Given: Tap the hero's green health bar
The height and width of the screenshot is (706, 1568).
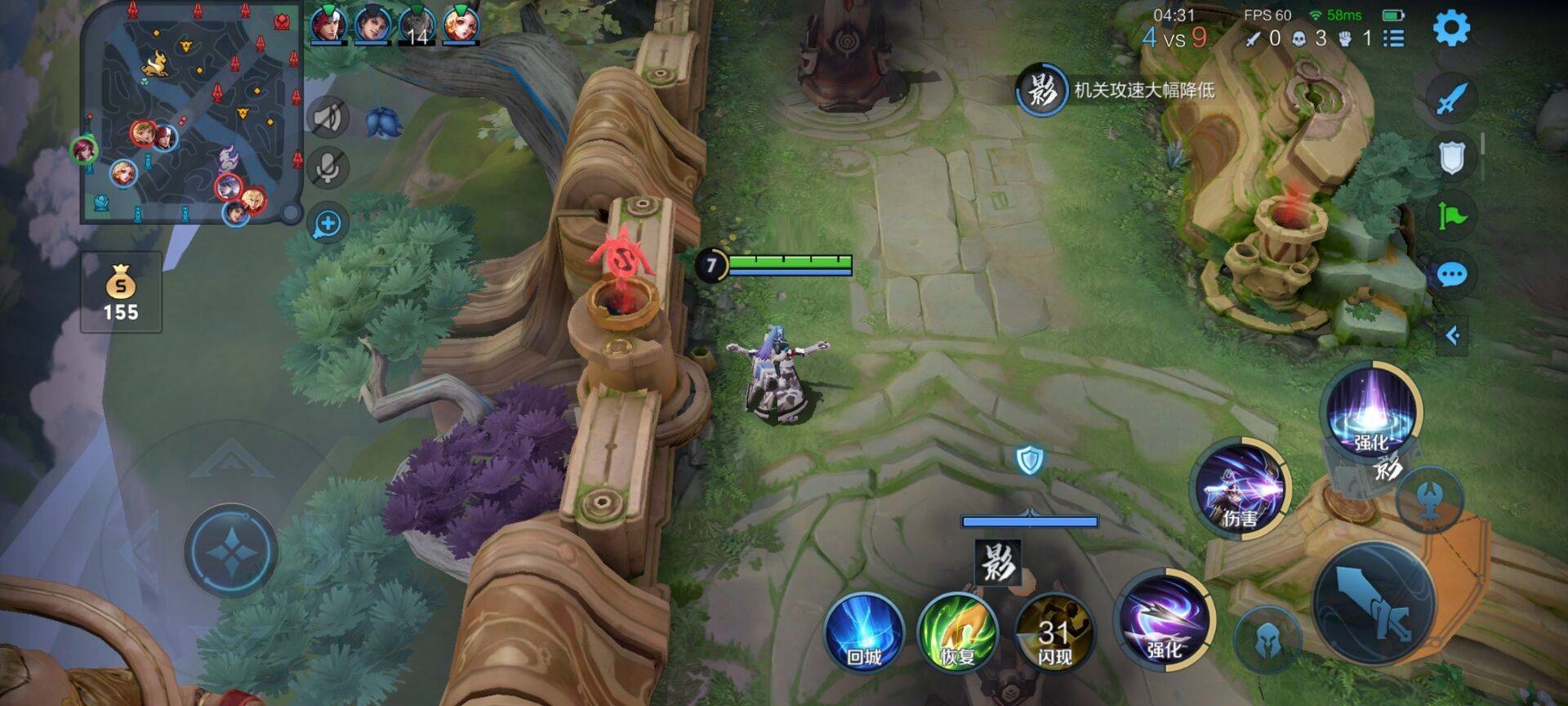Looking at the screenshot, I should [788, 263].
